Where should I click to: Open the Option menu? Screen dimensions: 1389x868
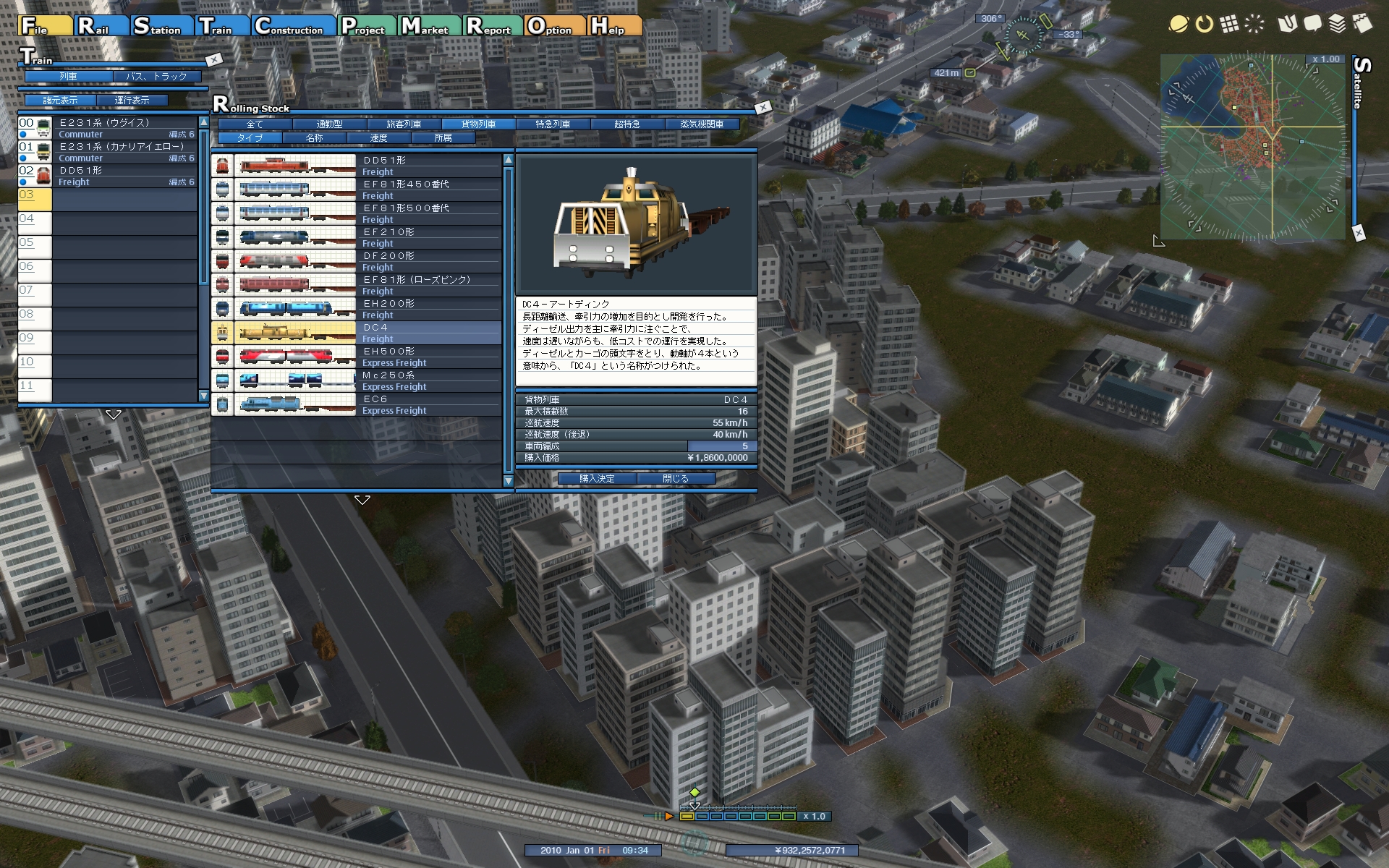(x=554, y=26)
